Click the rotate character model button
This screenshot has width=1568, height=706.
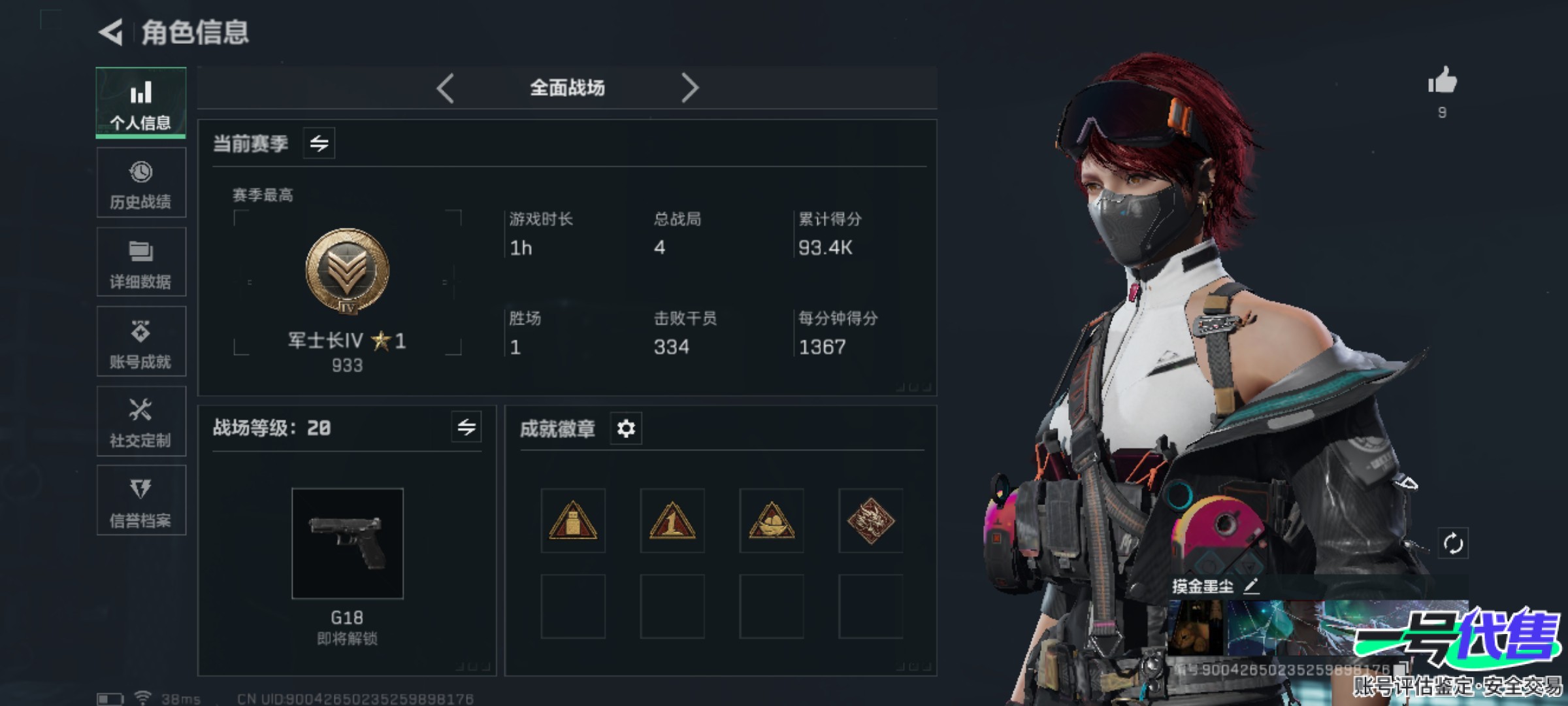[1453, 543]
